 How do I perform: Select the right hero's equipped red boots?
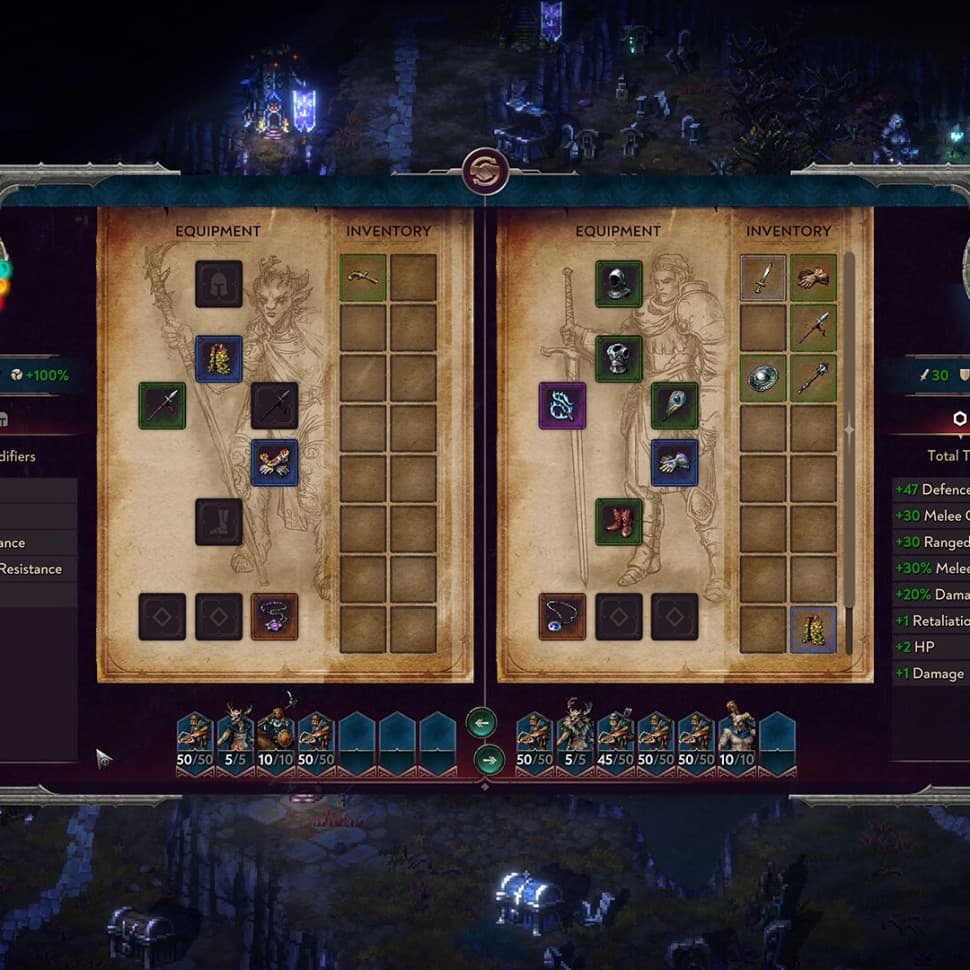(618, 522)
